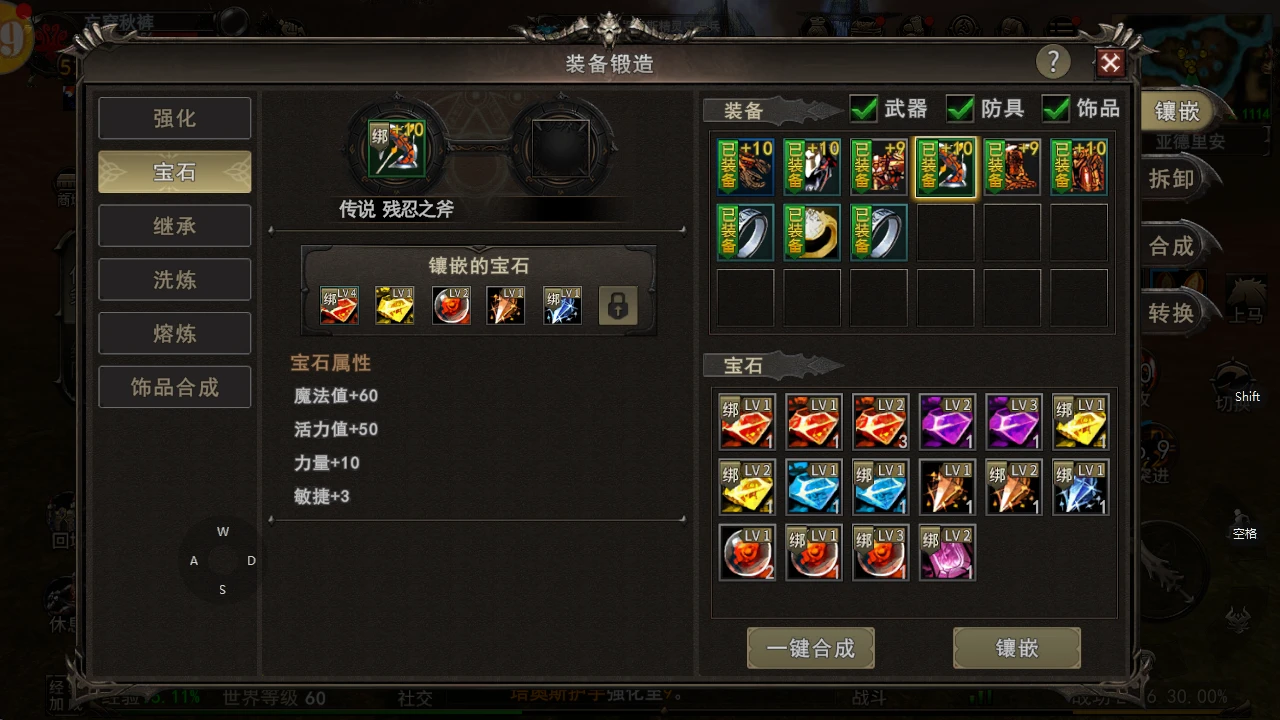Viewport: 1280px width, 720px height.
Task: Click the equipped gold ring icon
Action: 812,231
